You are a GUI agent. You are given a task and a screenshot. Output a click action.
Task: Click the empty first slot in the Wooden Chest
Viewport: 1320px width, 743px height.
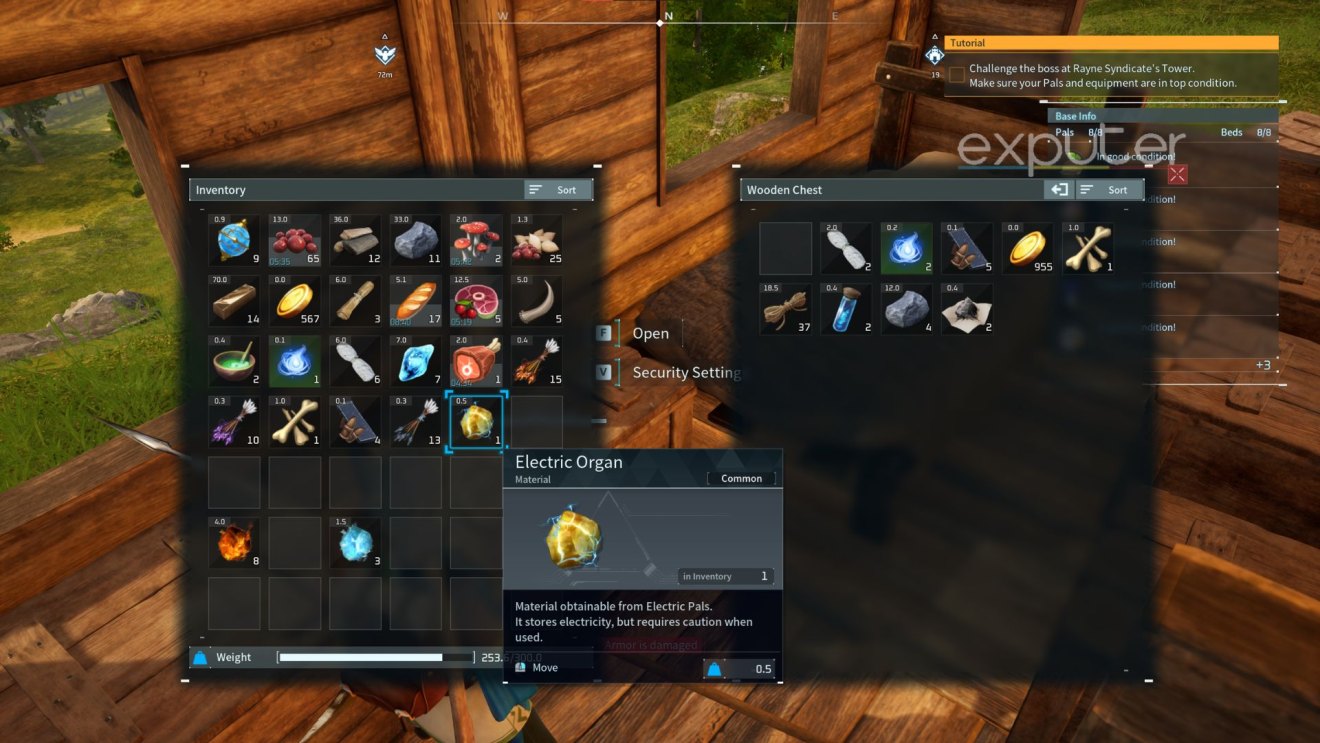pos(786,247)
